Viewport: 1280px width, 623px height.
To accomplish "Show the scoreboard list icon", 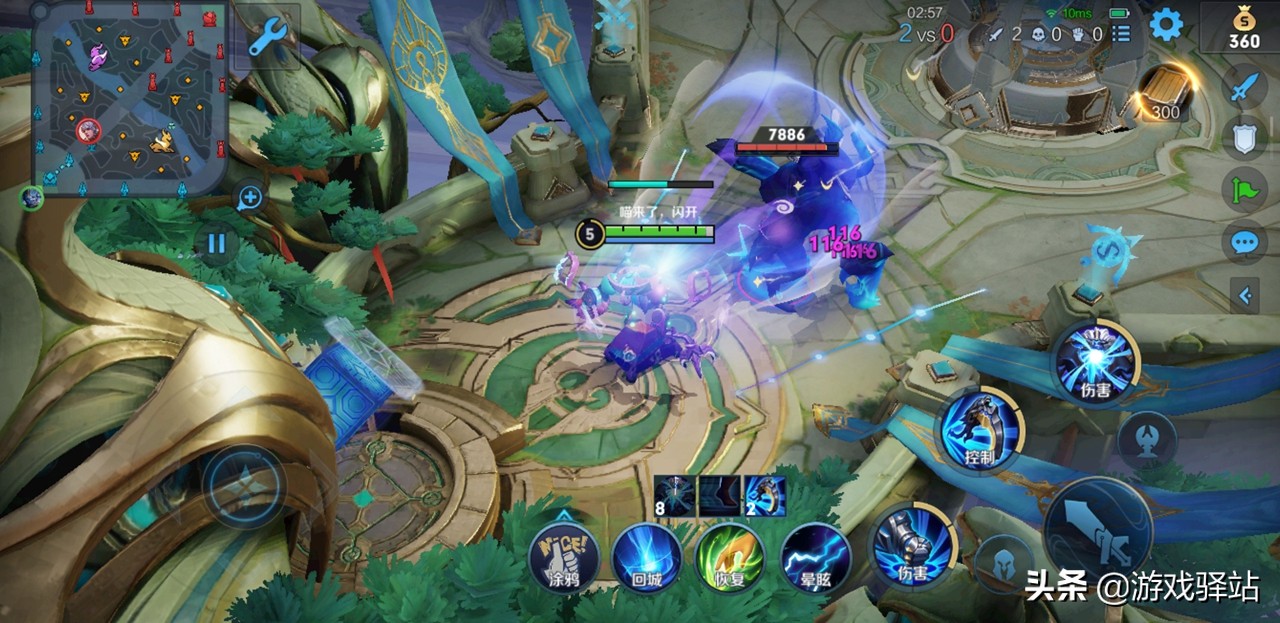I will click(1121, 34).
